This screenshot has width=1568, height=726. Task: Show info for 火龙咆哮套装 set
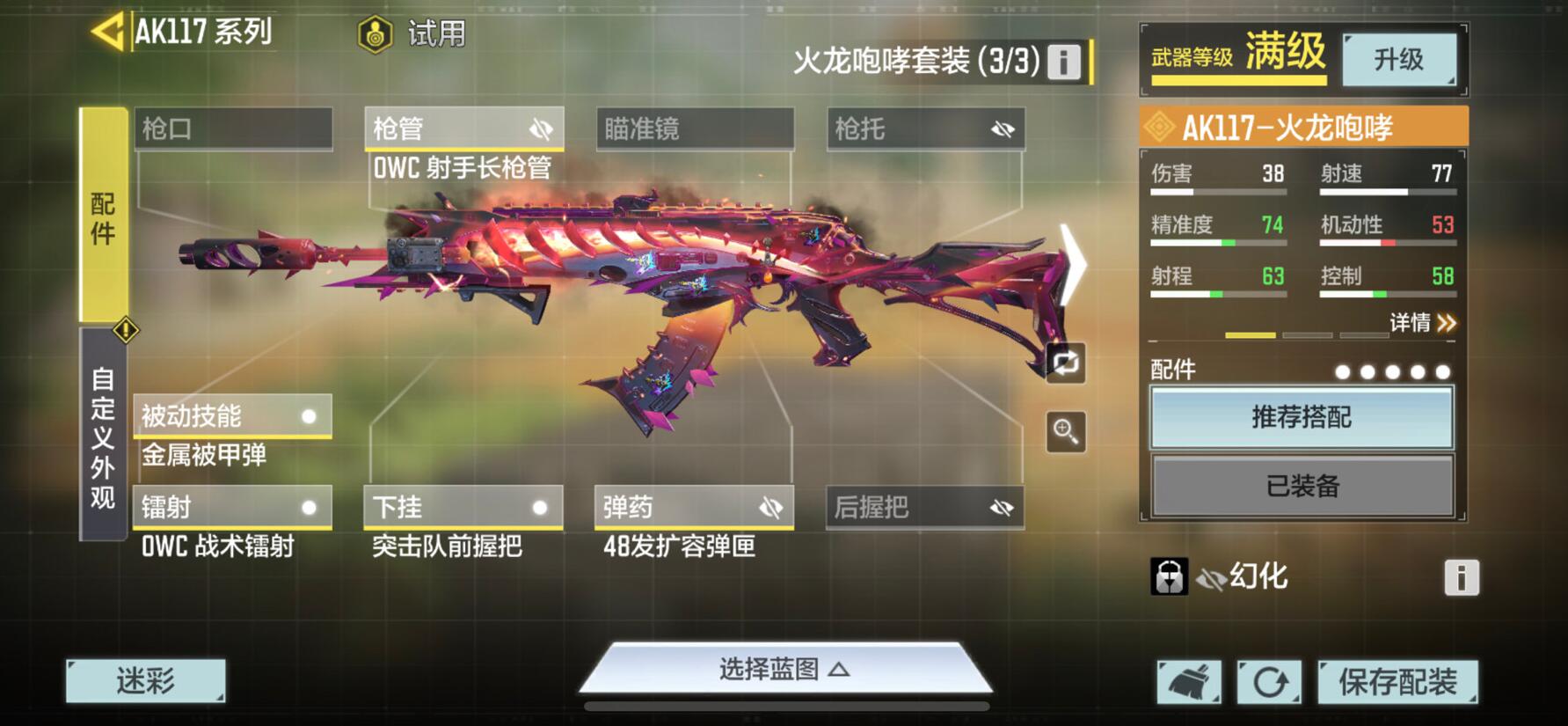[1063, 62]
